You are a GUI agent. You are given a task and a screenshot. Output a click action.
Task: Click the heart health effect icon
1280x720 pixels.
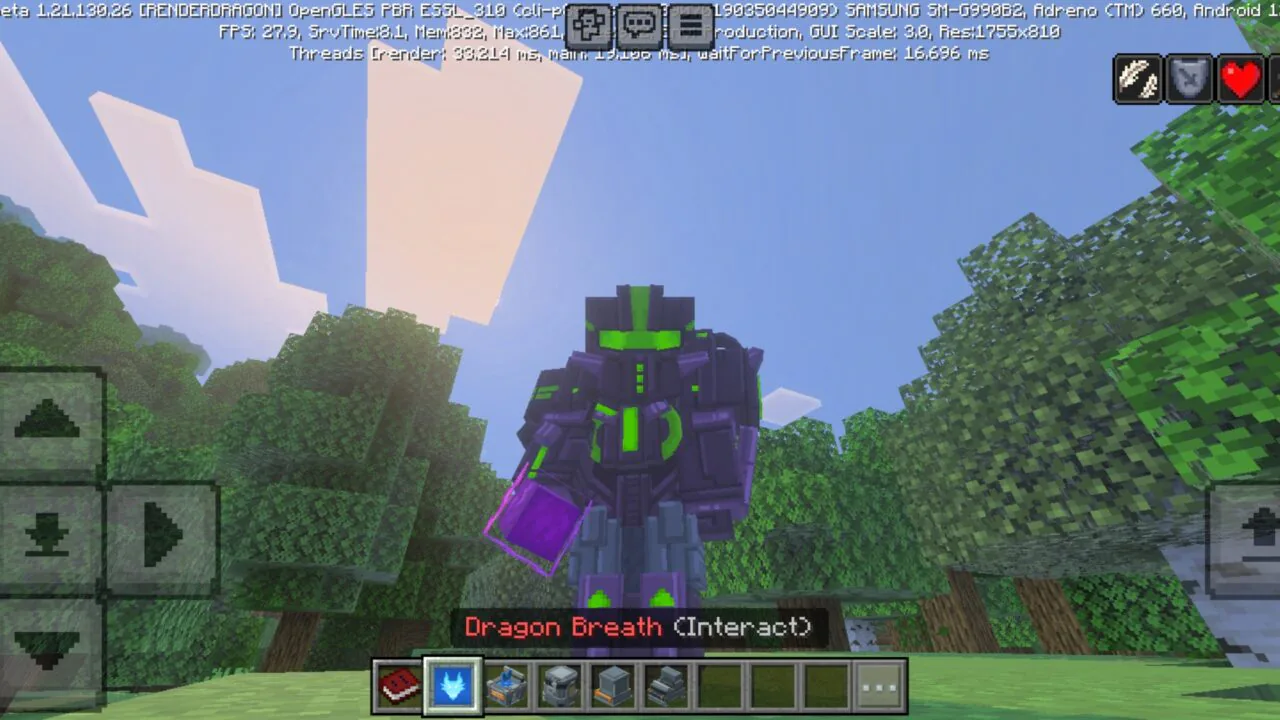(x=1241, y=79)
